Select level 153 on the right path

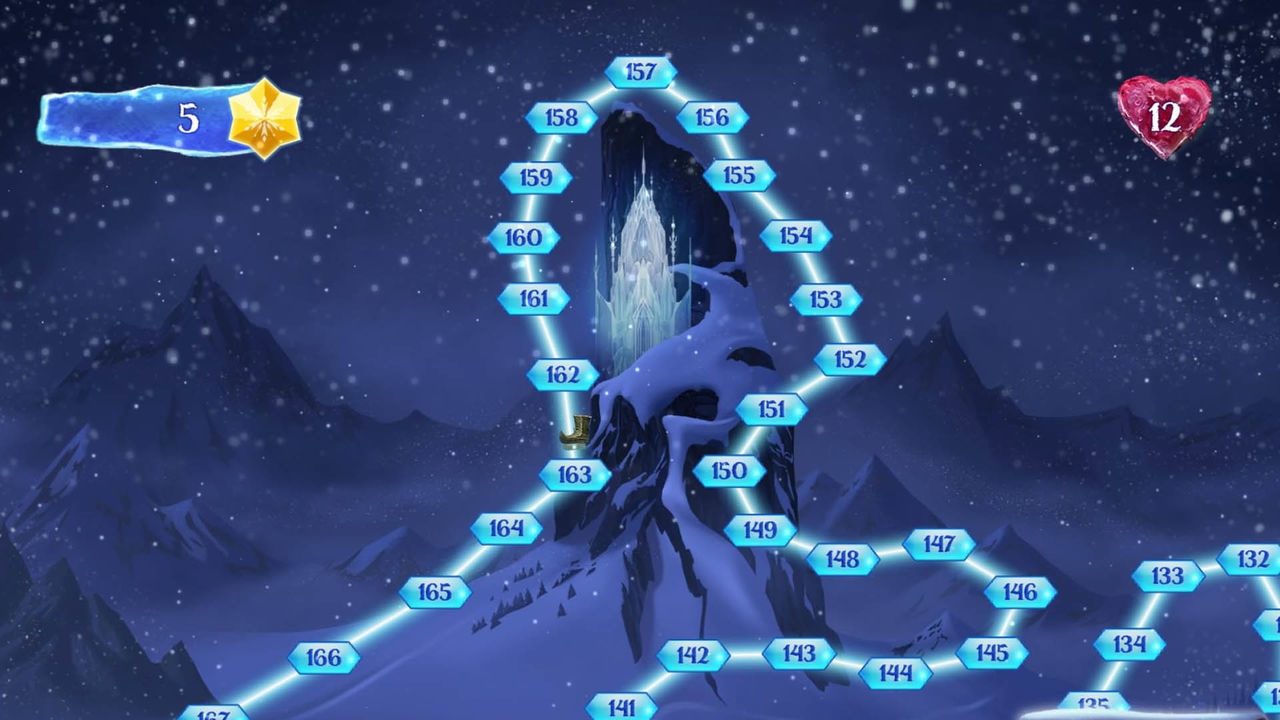point(825,297)
